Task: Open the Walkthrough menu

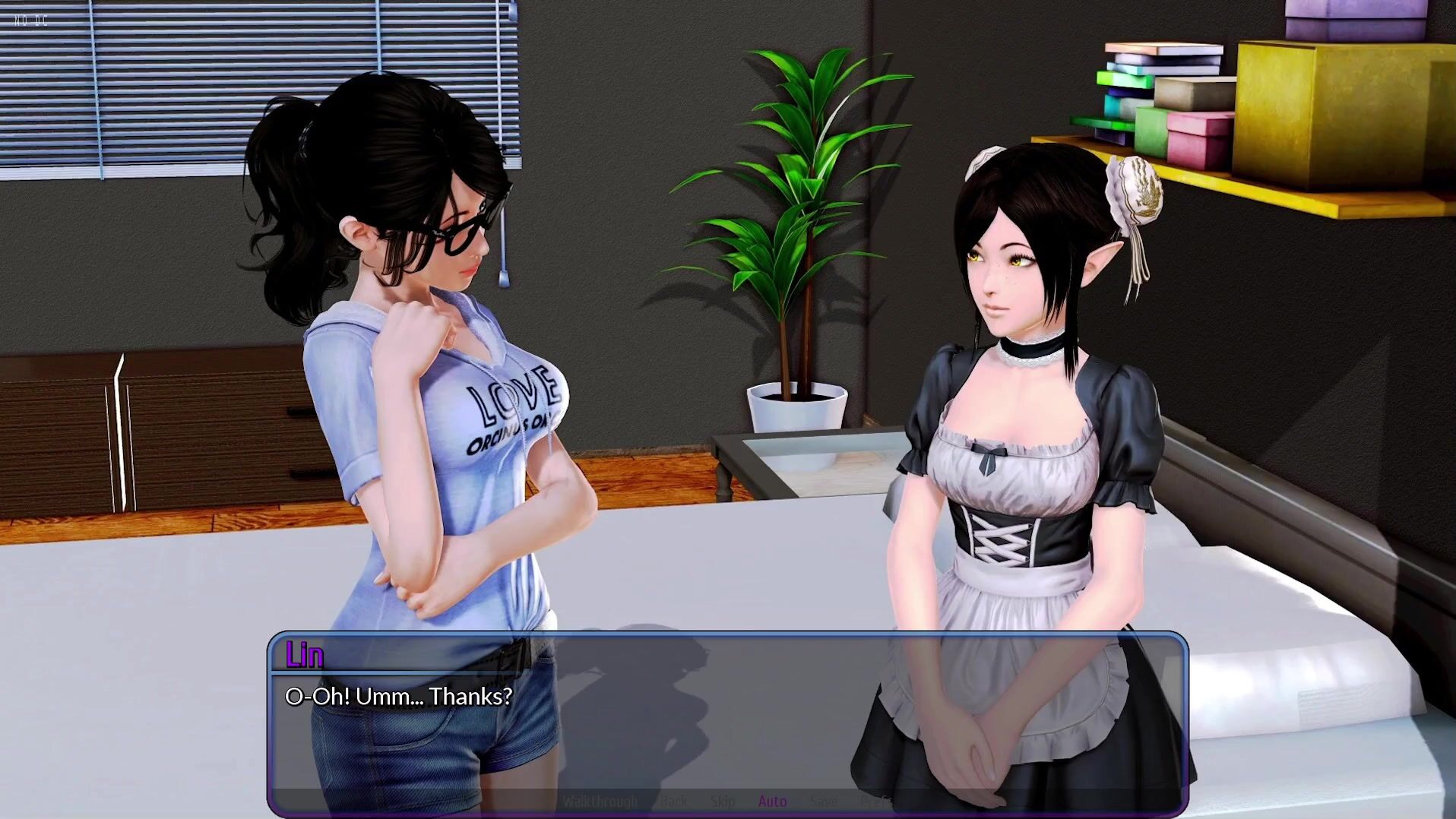Action: 600,801
